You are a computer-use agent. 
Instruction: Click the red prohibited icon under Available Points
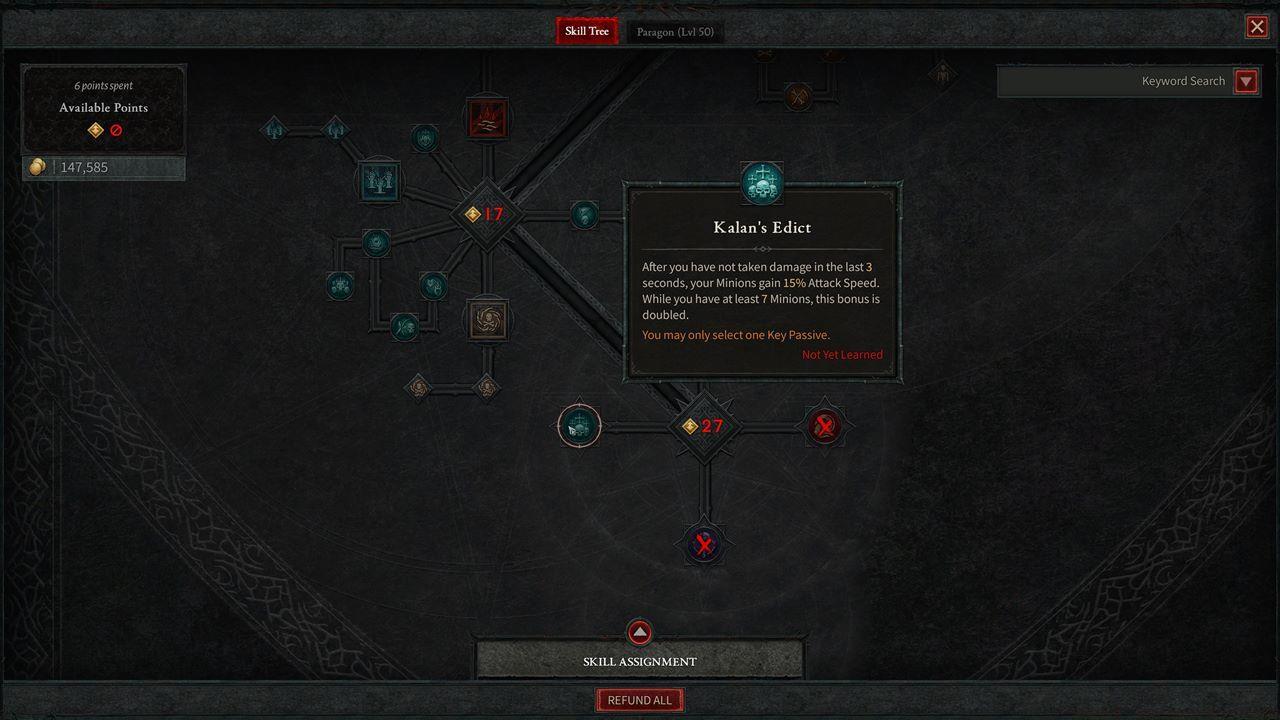pyautogui.click(x=114, y=129)
